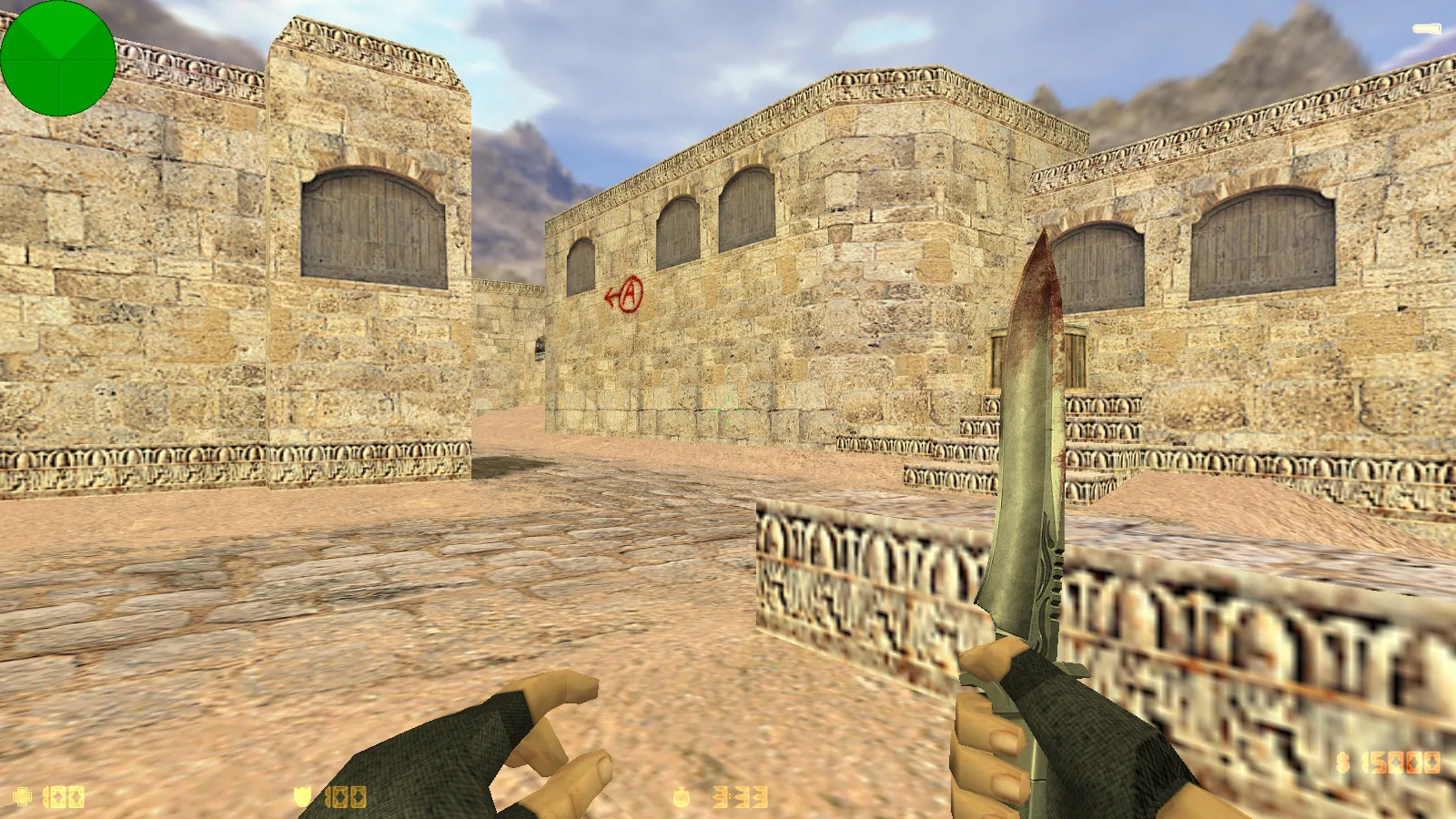Click the green circular radar
This screenshot has height=819, width=1456.
click(58, 58)
